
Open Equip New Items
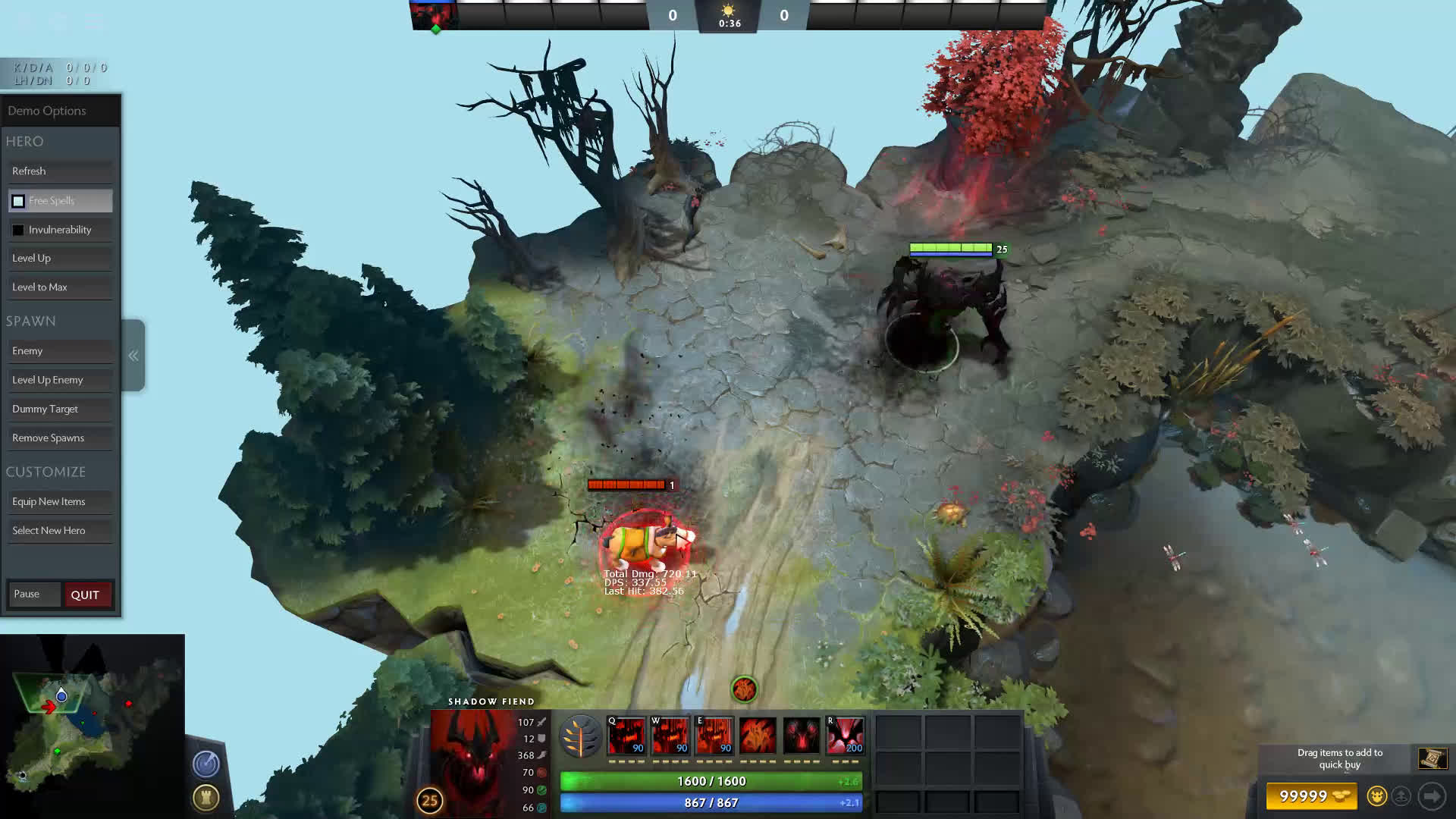pyautogui.click(x=60, y=502)
